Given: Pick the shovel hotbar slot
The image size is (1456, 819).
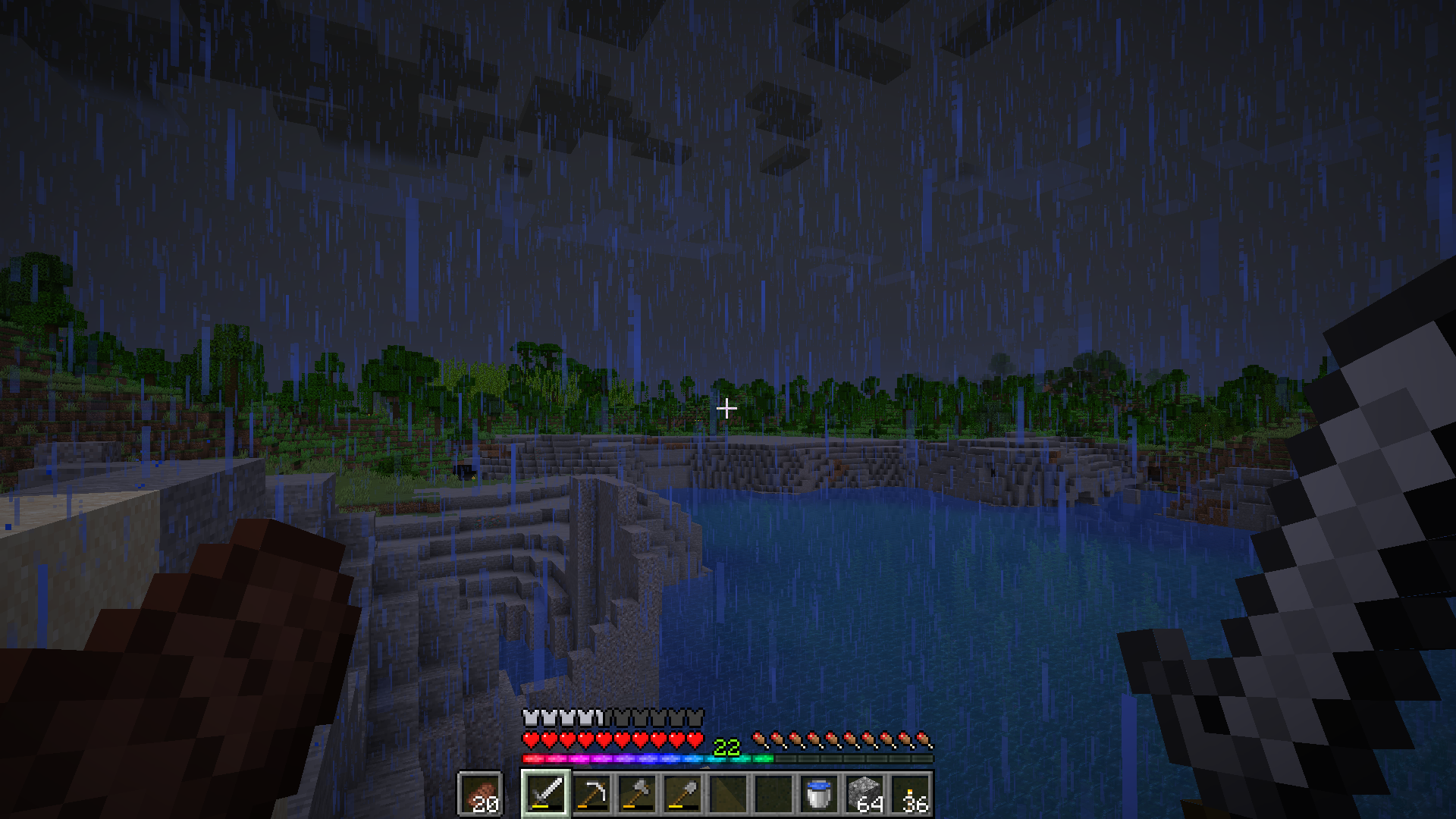Looking at the screenshot, I should click(682, 793).
